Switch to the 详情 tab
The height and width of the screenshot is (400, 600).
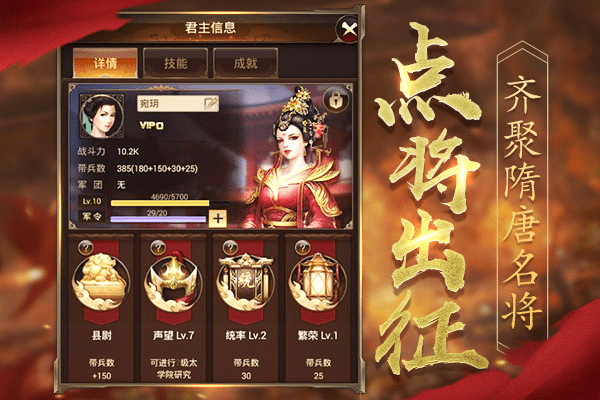click(x=98, y=62)
